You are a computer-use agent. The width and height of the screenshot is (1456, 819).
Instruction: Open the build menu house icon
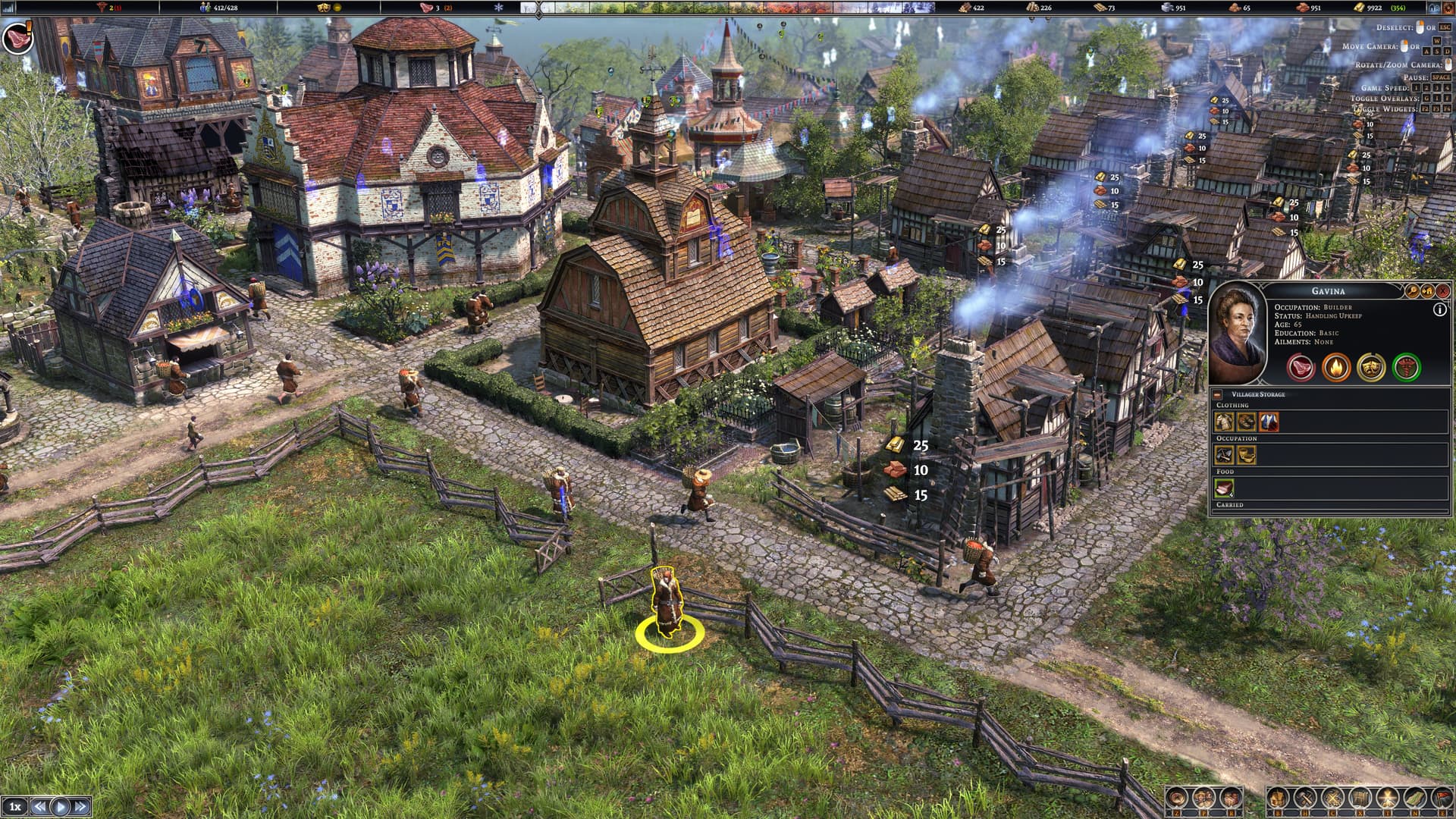pyautogui.click(x=1279, y=798)
